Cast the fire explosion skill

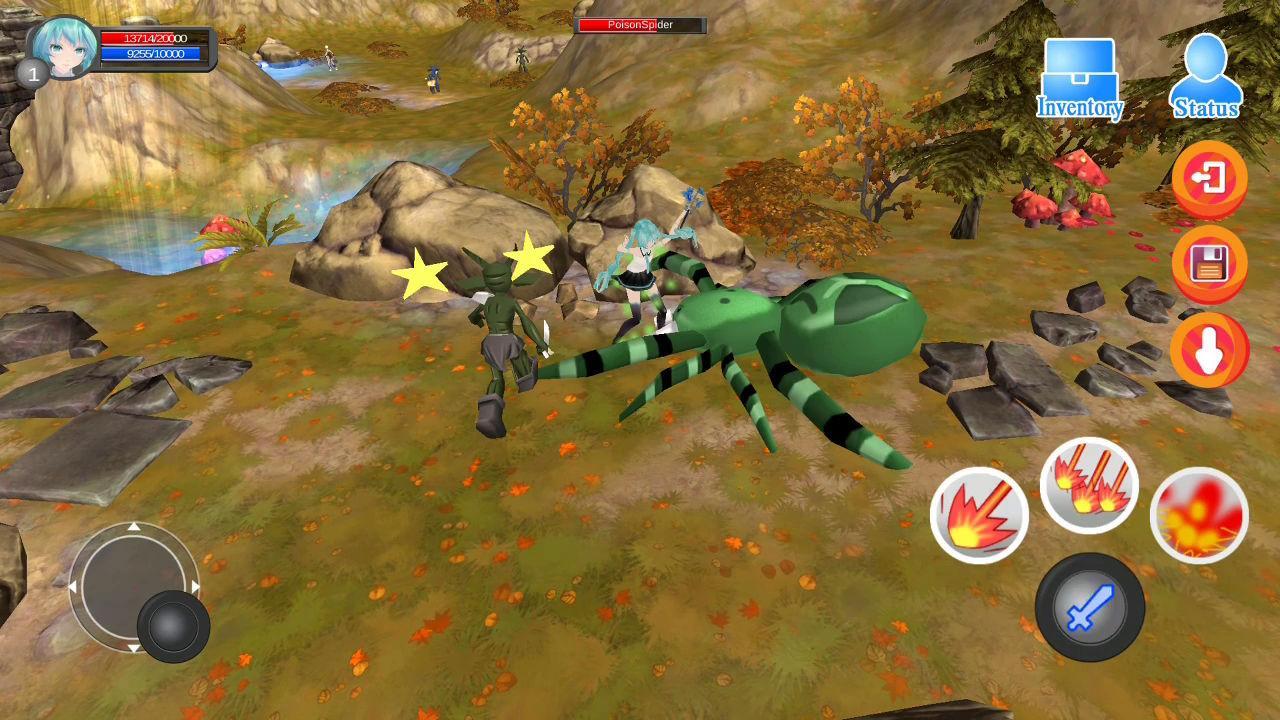pyautogui.click(x=1199, y=516)
